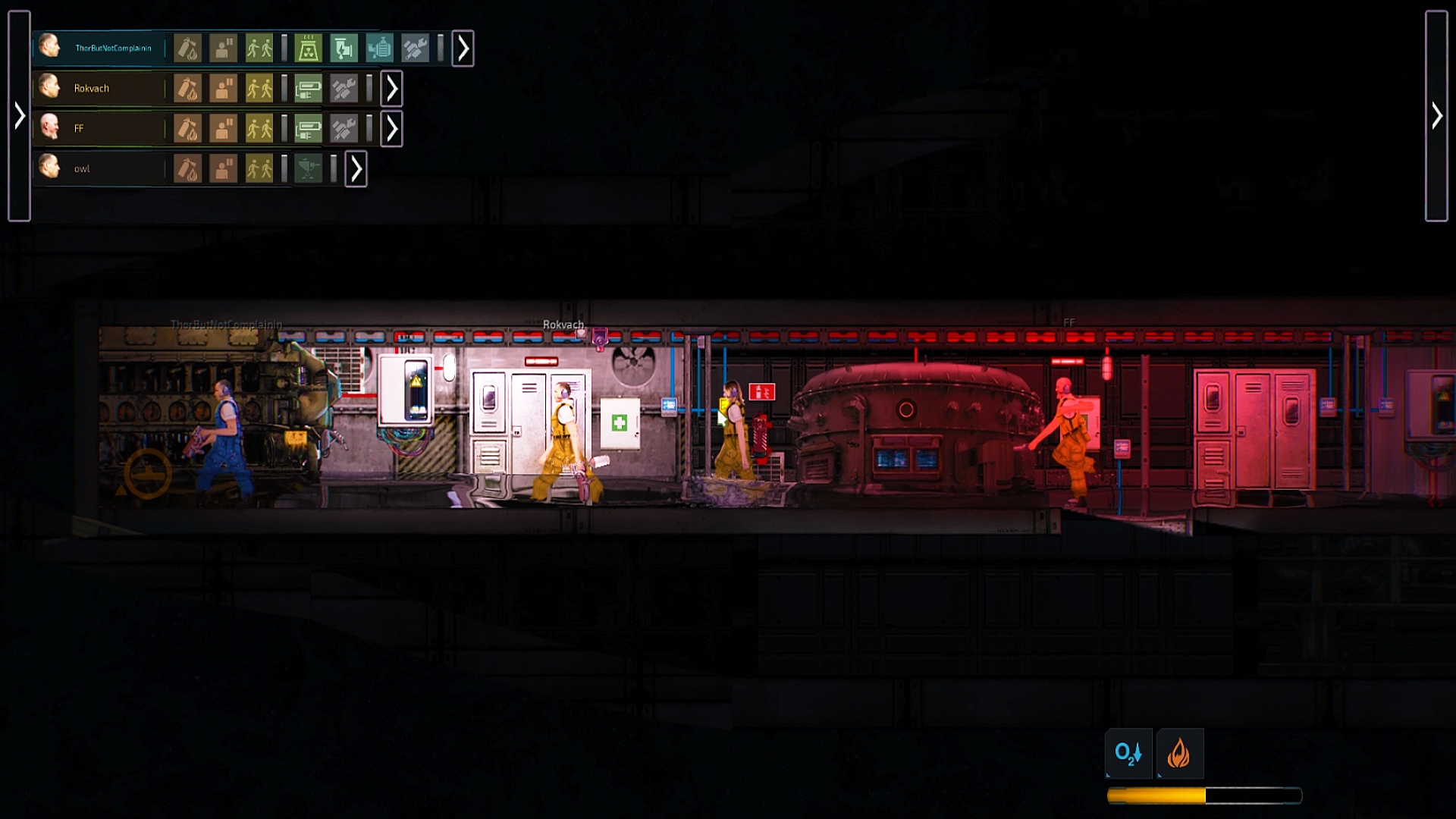Toggle the wait order for owl
1456x819 pixels.
tap(224, 169)
